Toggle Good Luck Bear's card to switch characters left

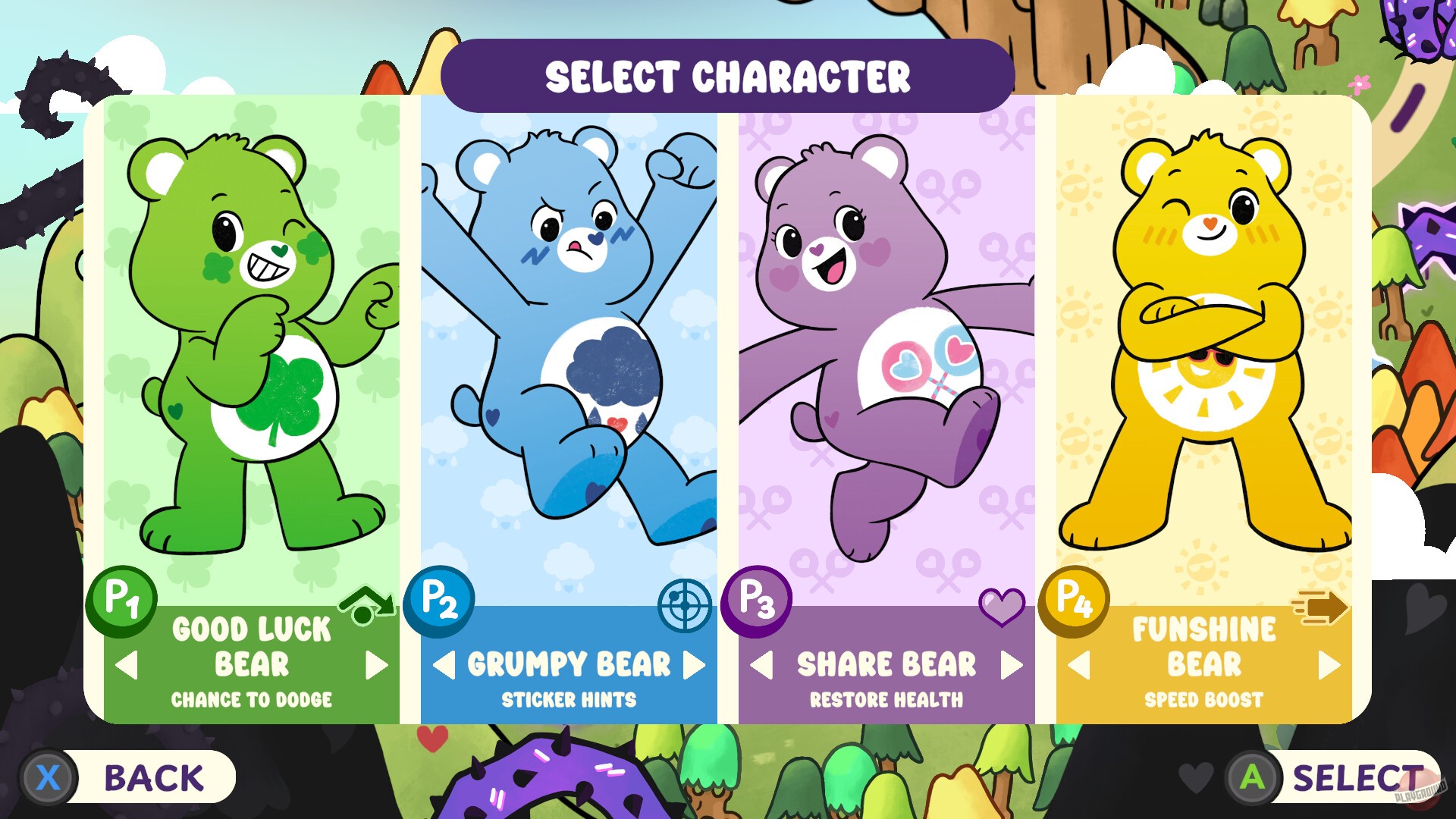click(x=126, y=666)
